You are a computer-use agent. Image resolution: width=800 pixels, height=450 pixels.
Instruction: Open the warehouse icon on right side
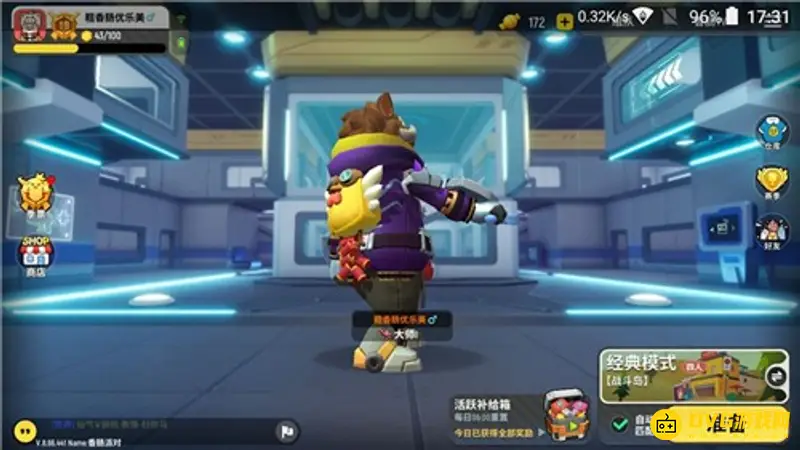(772, 131)
